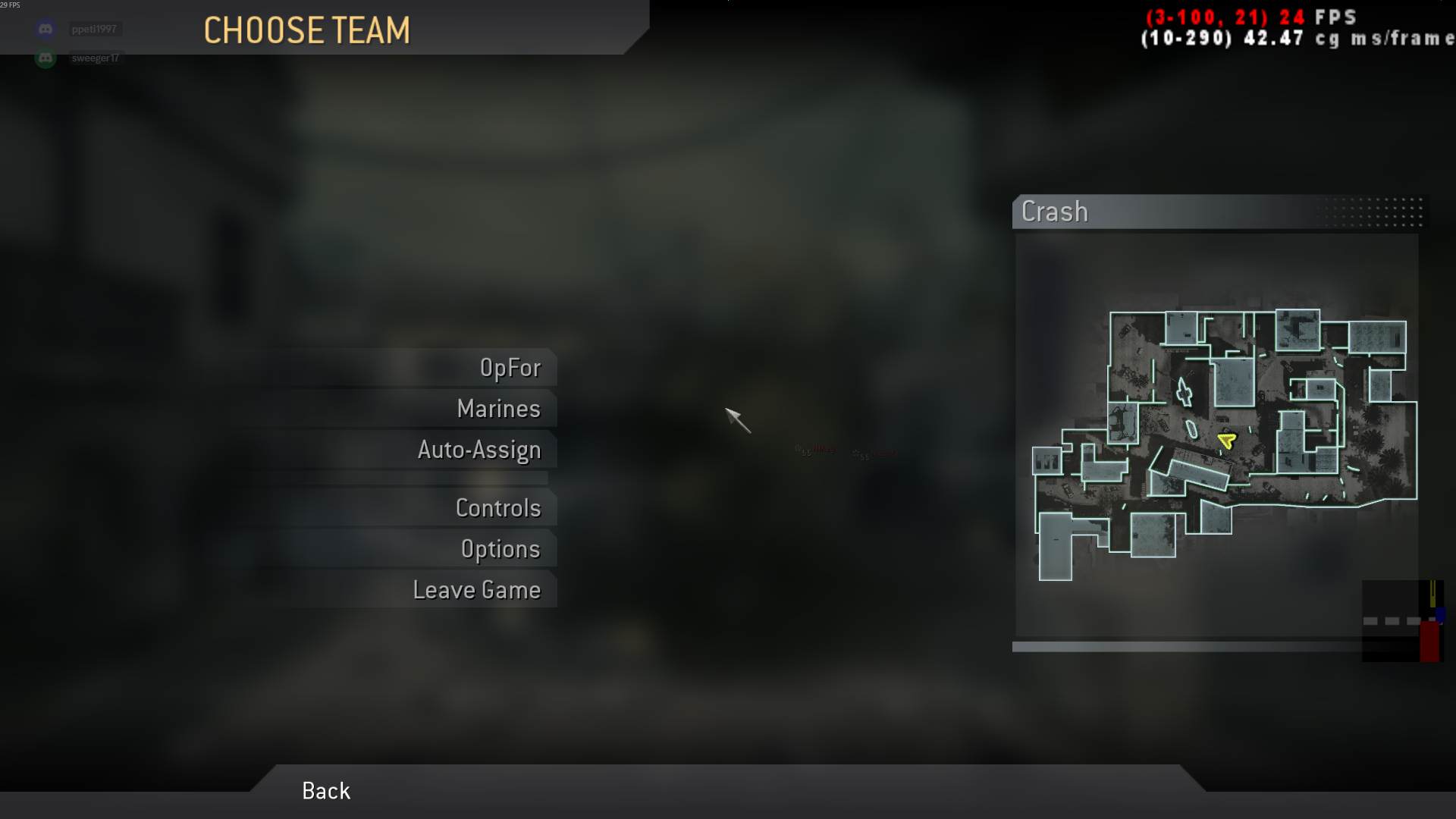Open the Controls menu

pyautogui.click(x=499, y=508)
